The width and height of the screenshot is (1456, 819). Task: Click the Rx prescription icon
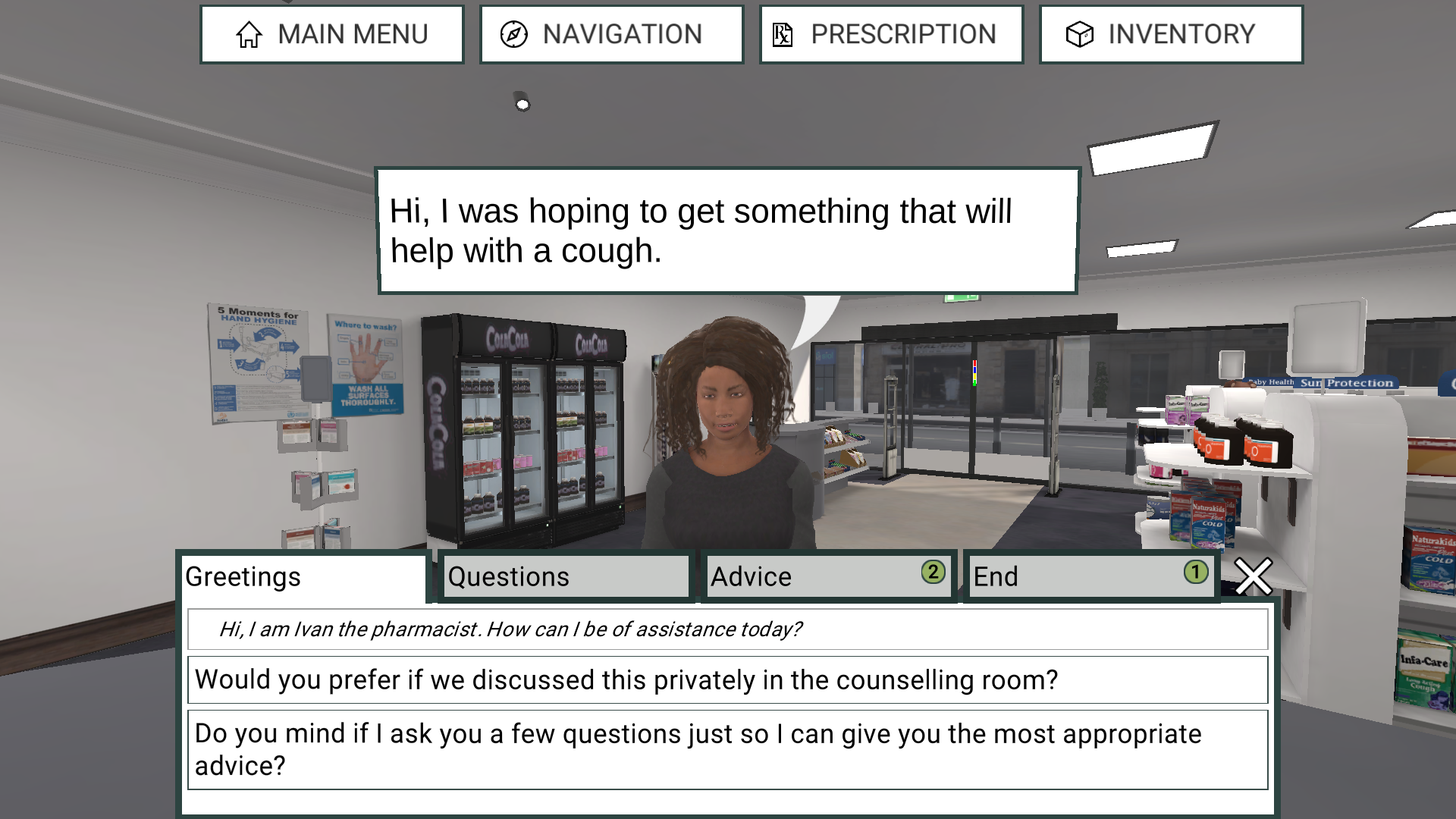coord(781,34)
